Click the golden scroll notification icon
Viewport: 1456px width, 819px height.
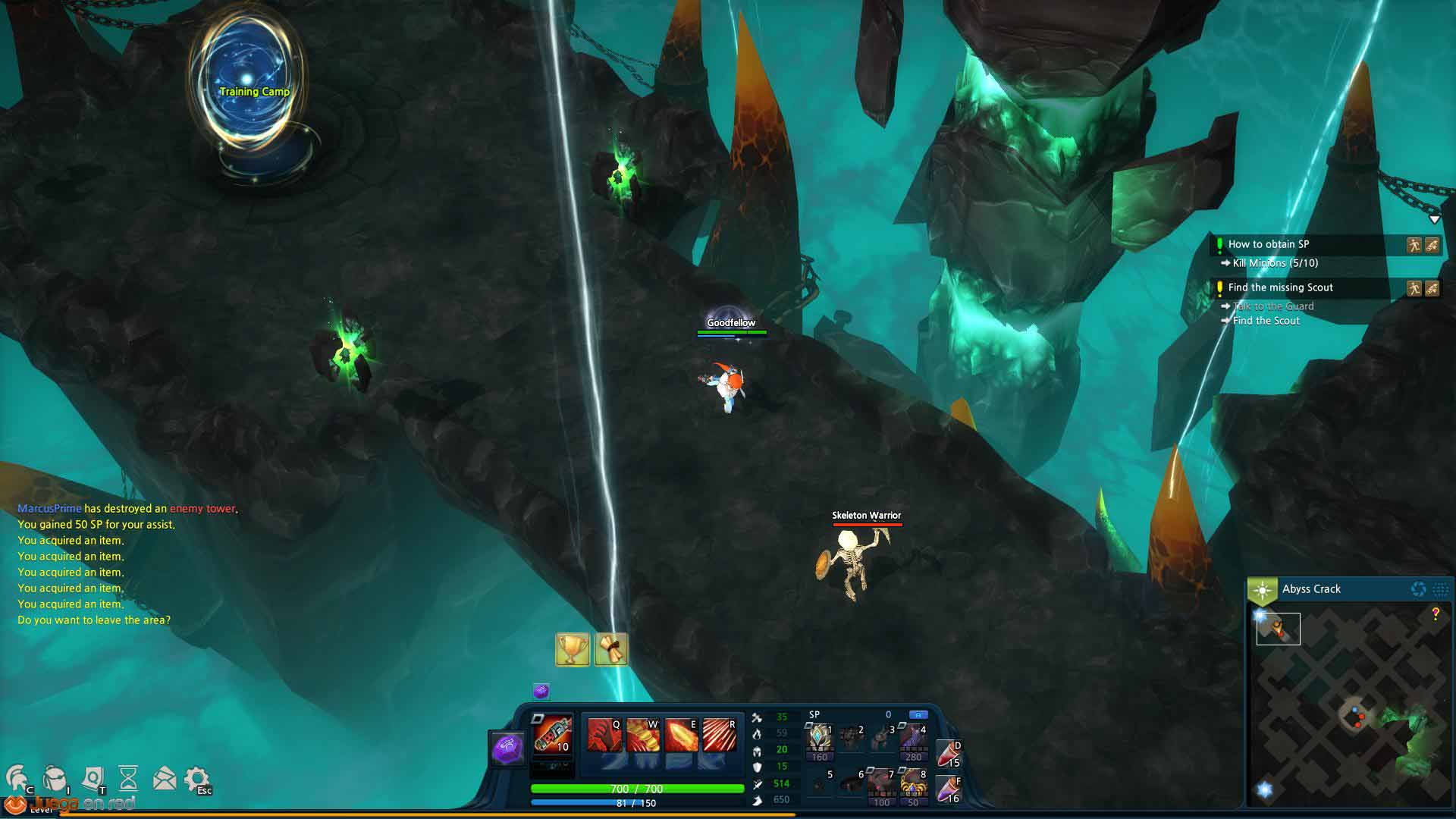tap(611, 650)
